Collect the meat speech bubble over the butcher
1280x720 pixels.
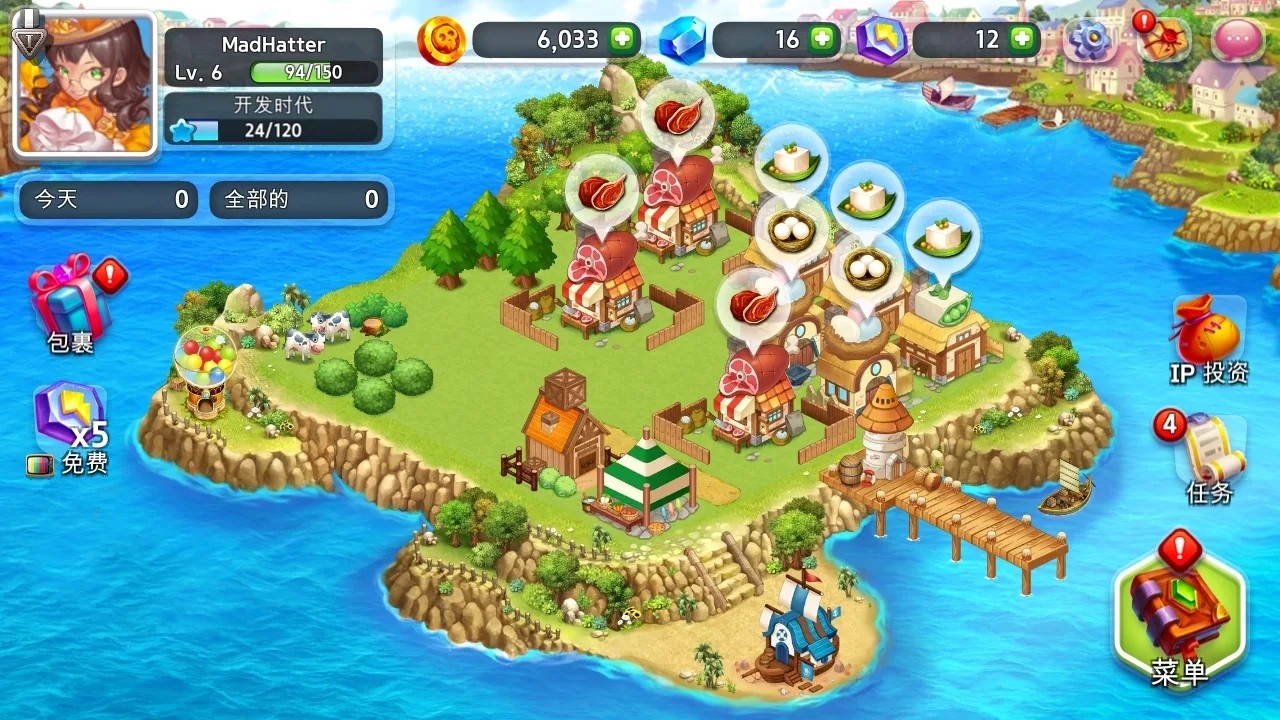coord(677,117)
